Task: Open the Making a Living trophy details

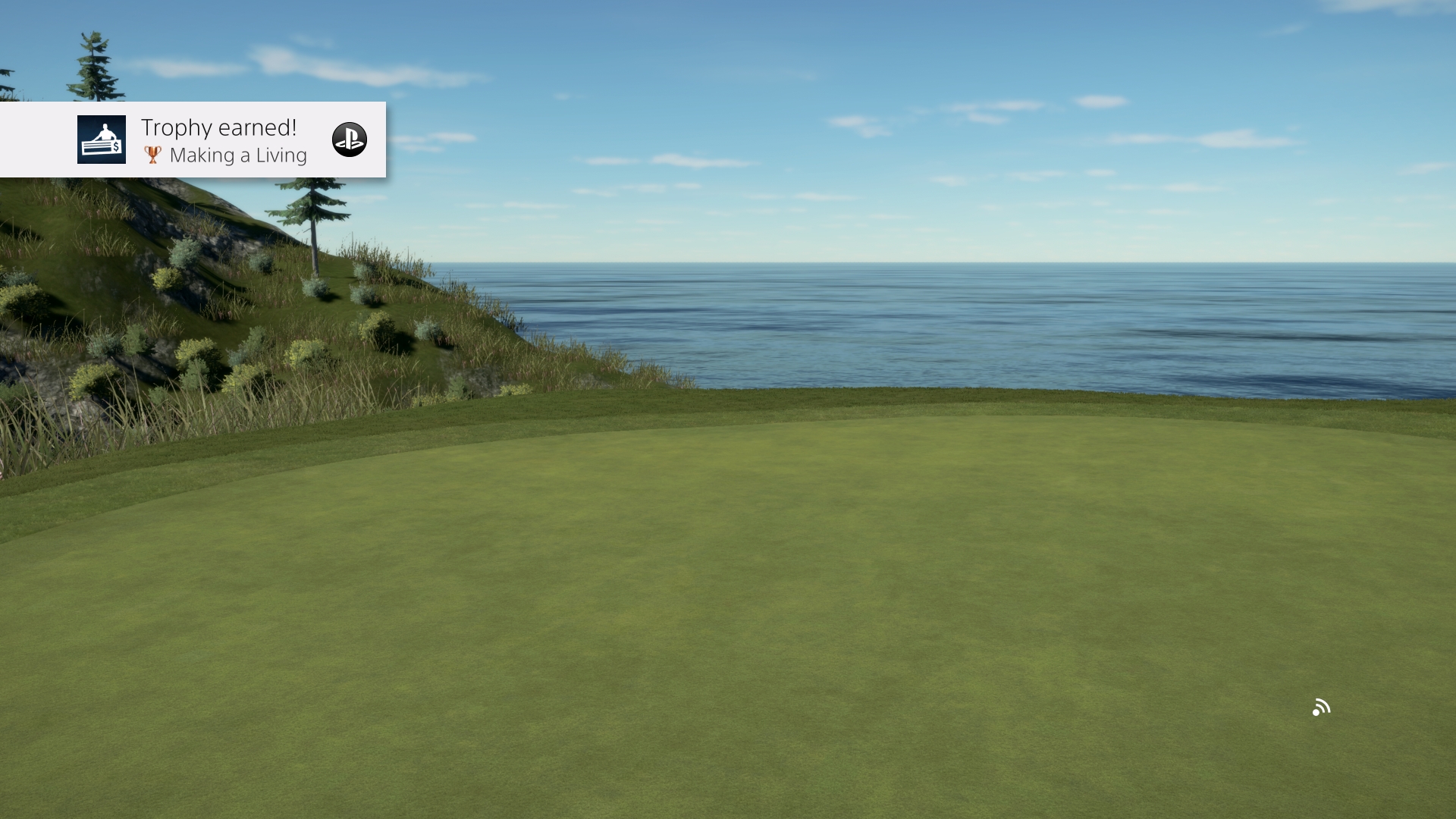Action: coord(240,155)
